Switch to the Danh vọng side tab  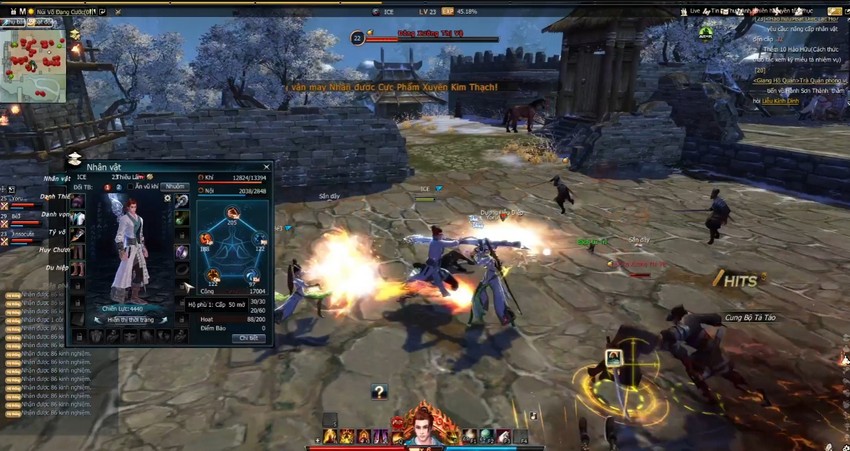point(55,214)
